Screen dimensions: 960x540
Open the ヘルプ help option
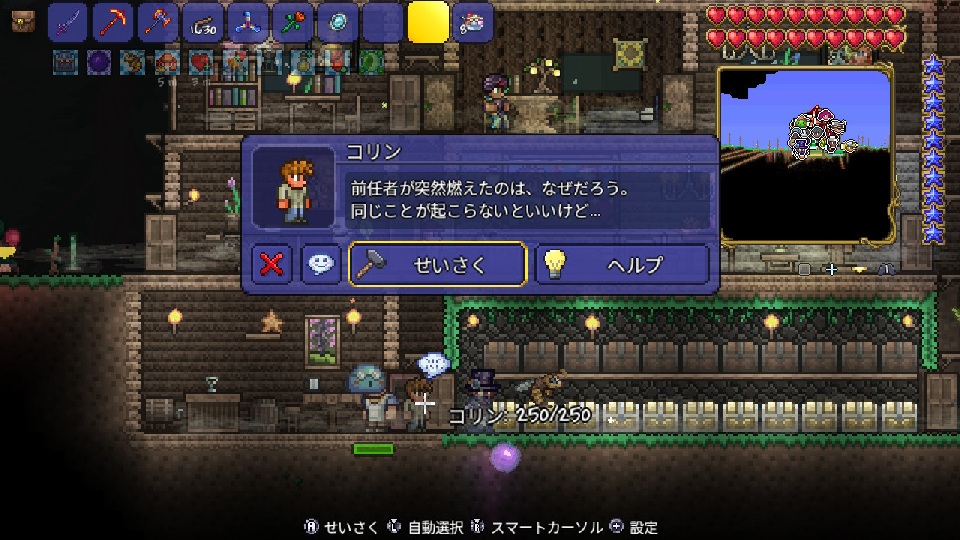tap(622, 264)
